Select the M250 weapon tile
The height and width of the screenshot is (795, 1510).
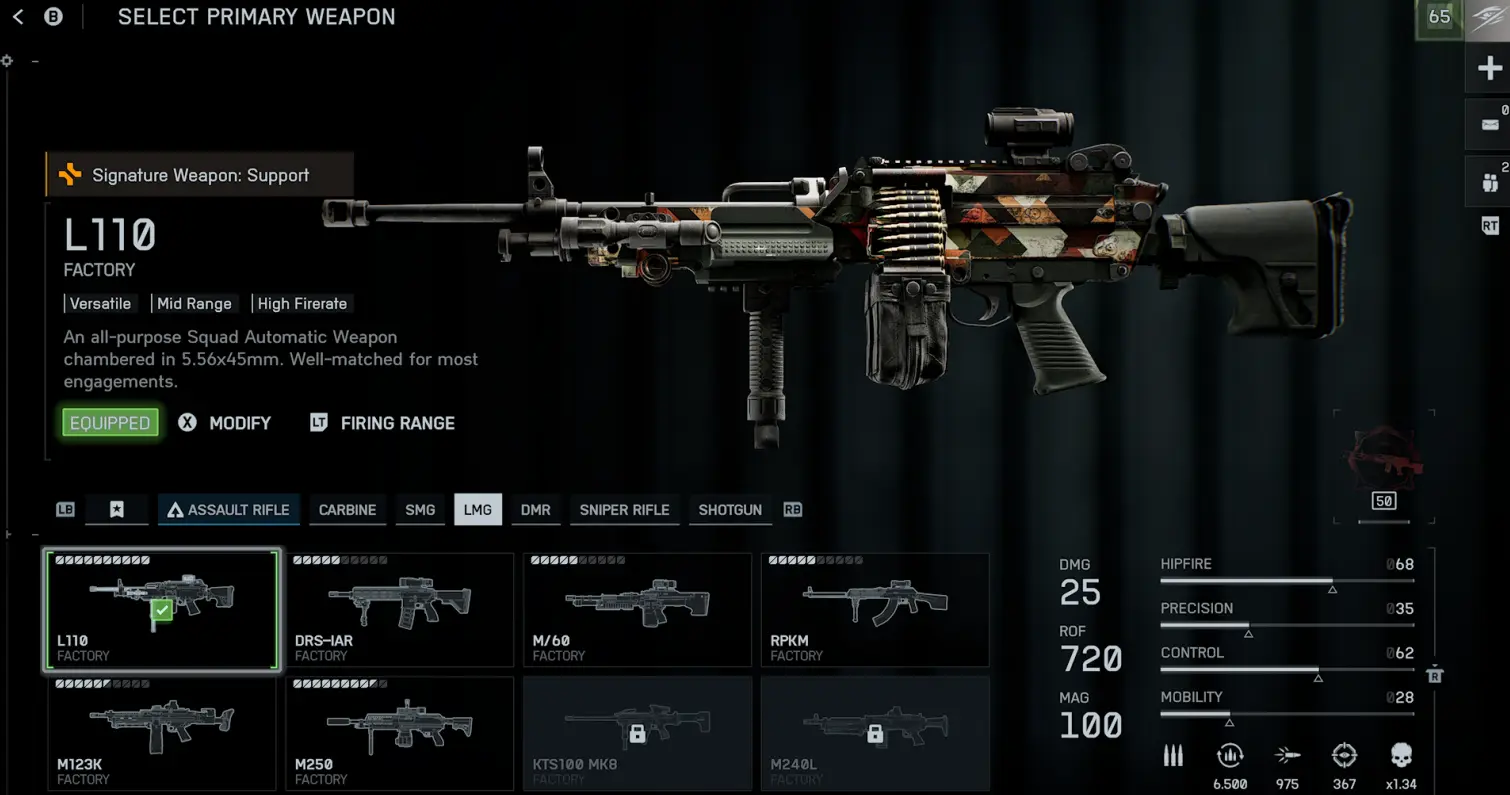pos(399,733)
